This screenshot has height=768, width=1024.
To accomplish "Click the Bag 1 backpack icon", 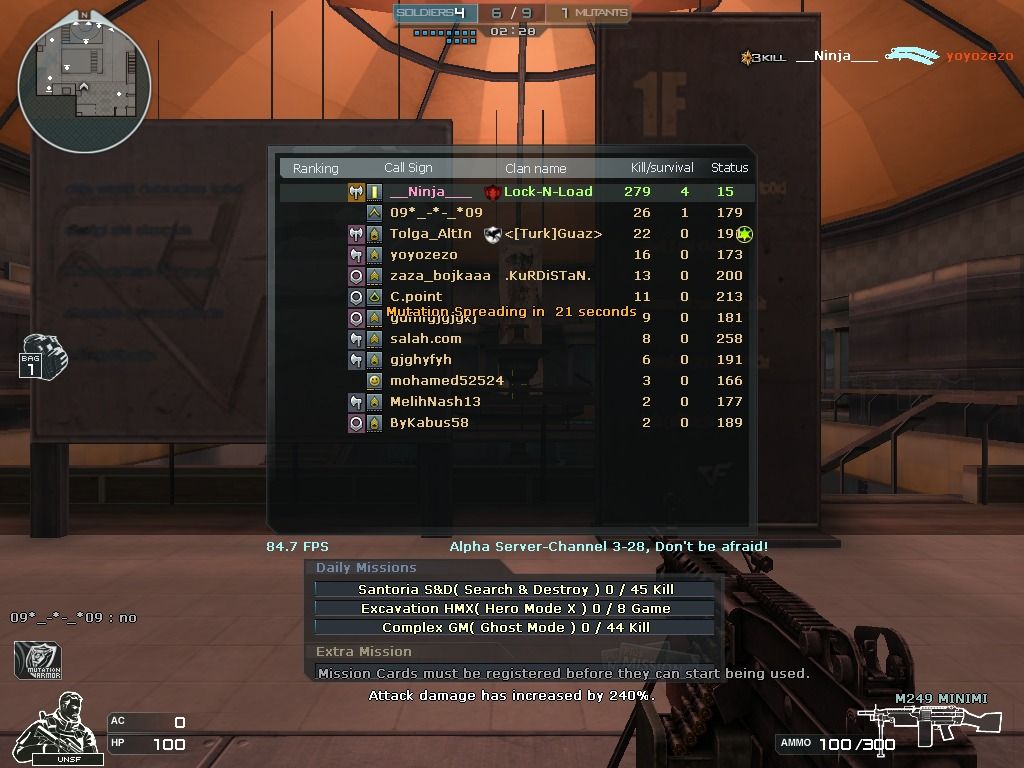I will 41,357.
